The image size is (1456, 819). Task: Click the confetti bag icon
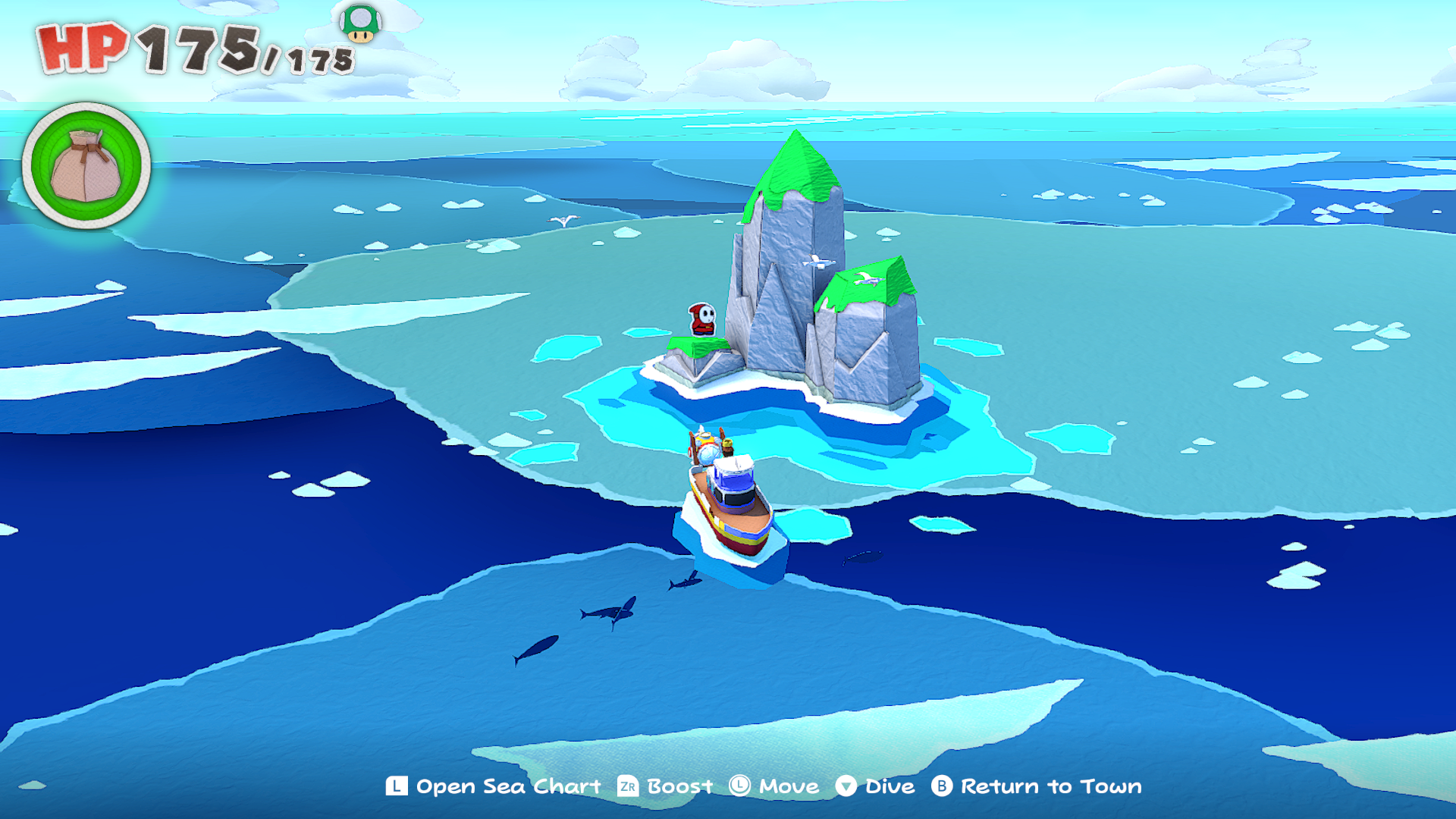[86, 166]
